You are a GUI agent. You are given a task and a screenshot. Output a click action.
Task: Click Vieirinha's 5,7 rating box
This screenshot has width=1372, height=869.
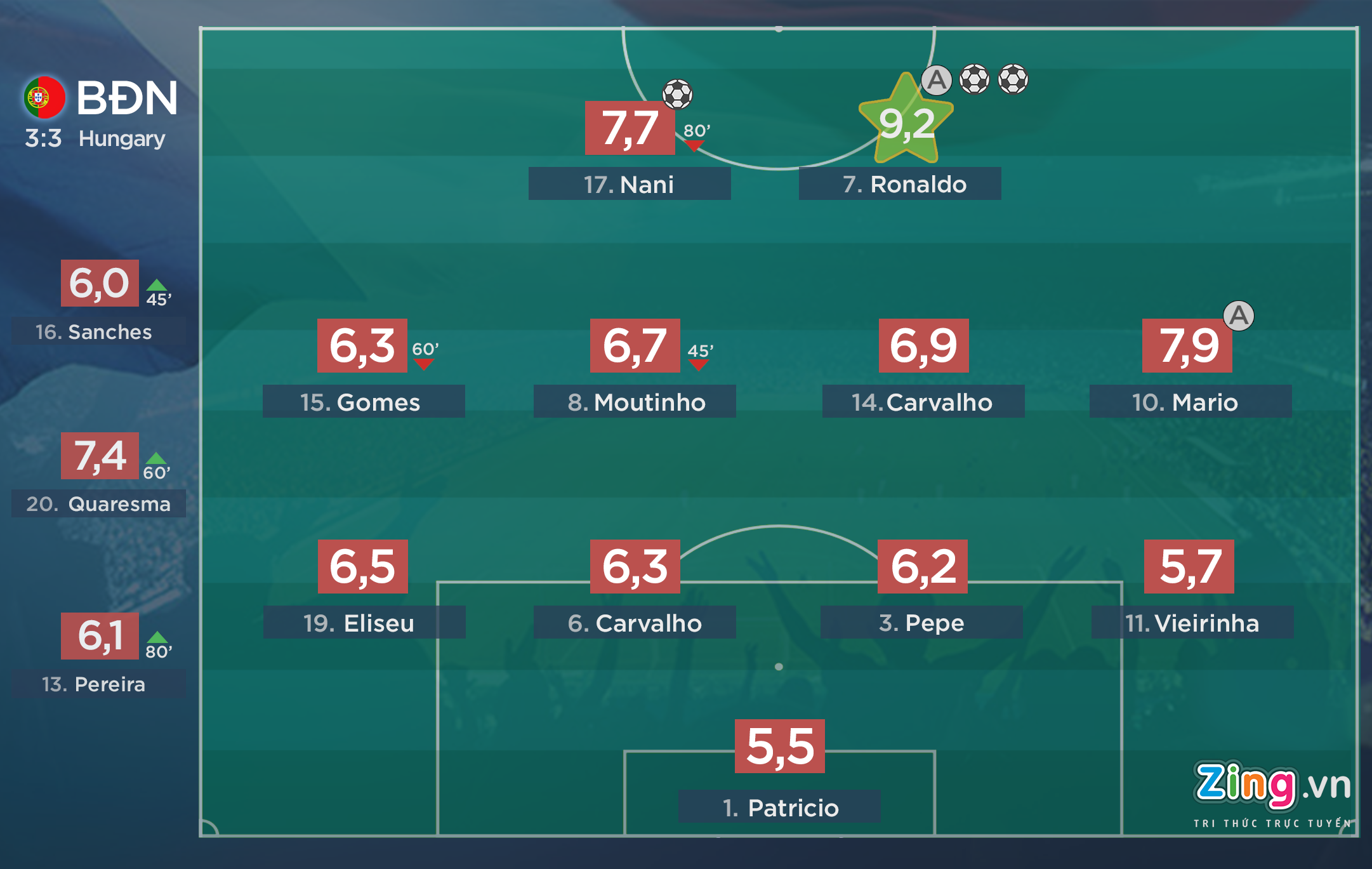point(1189,567)
